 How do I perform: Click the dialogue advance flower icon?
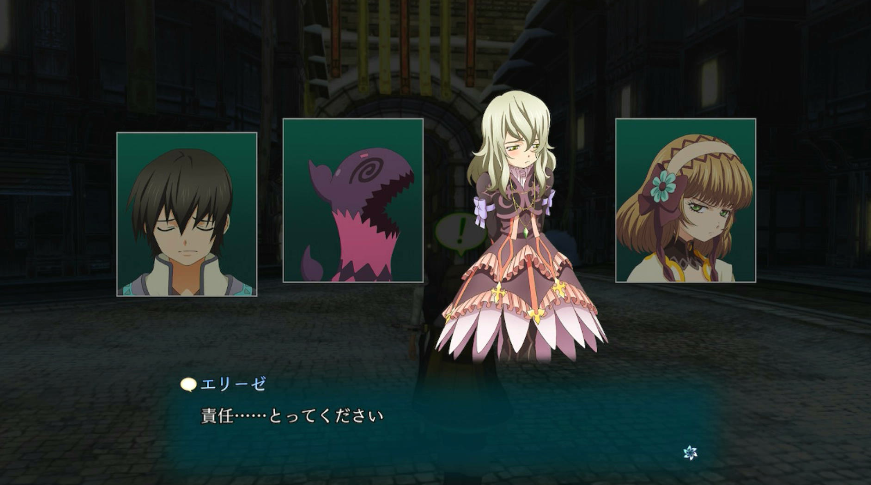tap(690, 453)
